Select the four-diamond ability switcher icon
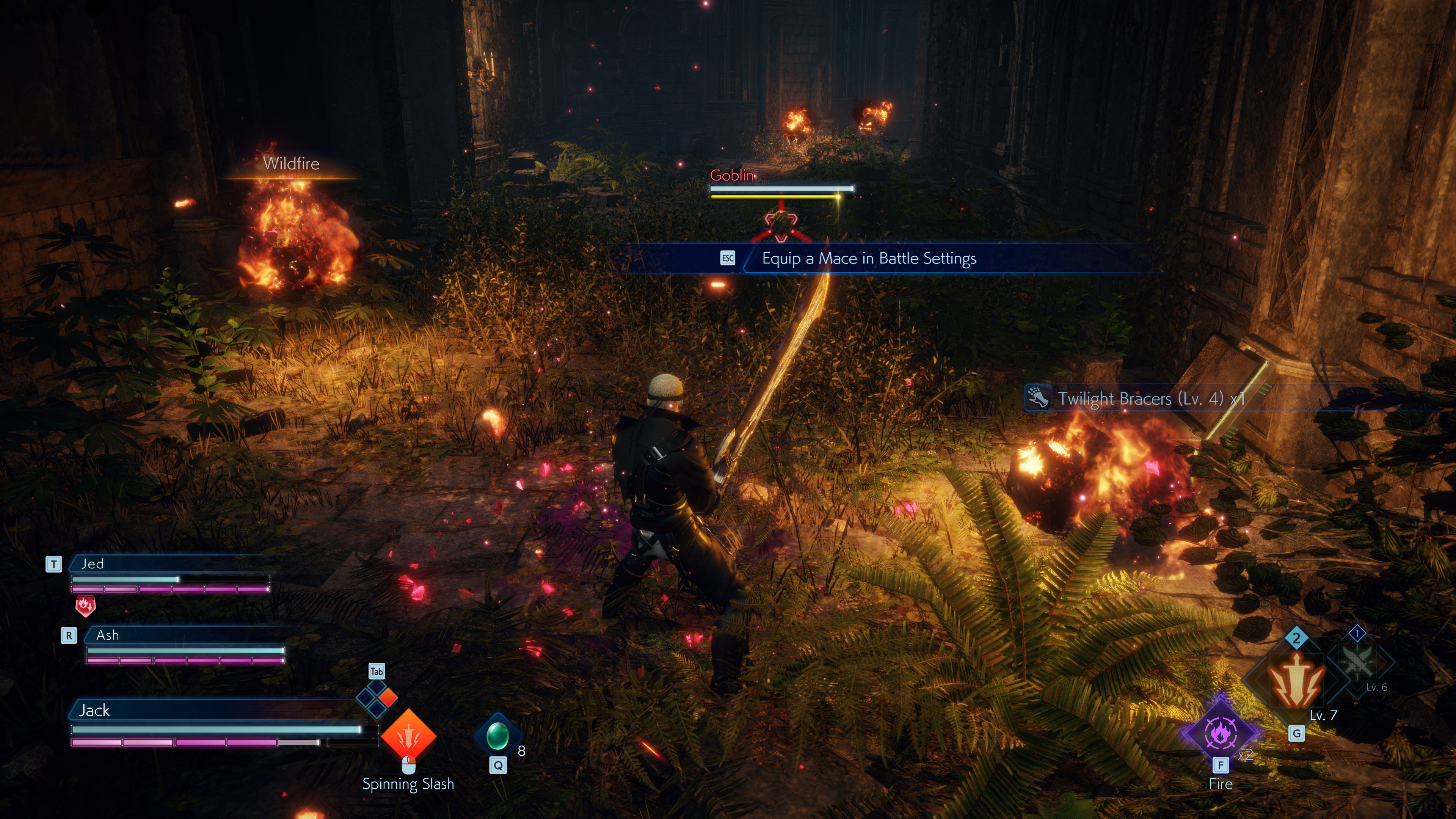 click(x=377, y=698)
